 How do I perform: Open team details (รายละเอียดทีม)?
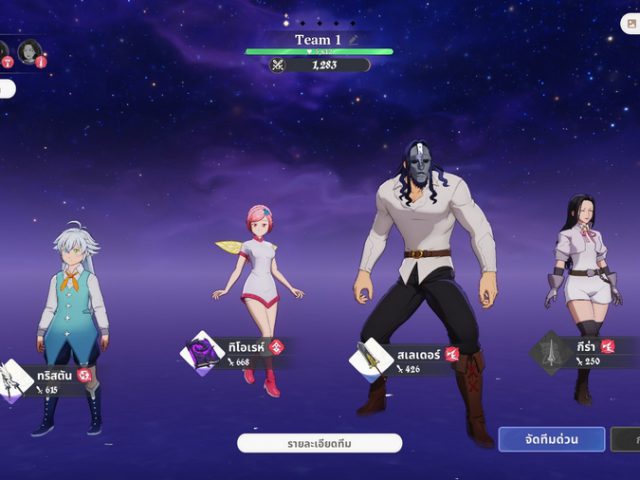click(319, 443)
